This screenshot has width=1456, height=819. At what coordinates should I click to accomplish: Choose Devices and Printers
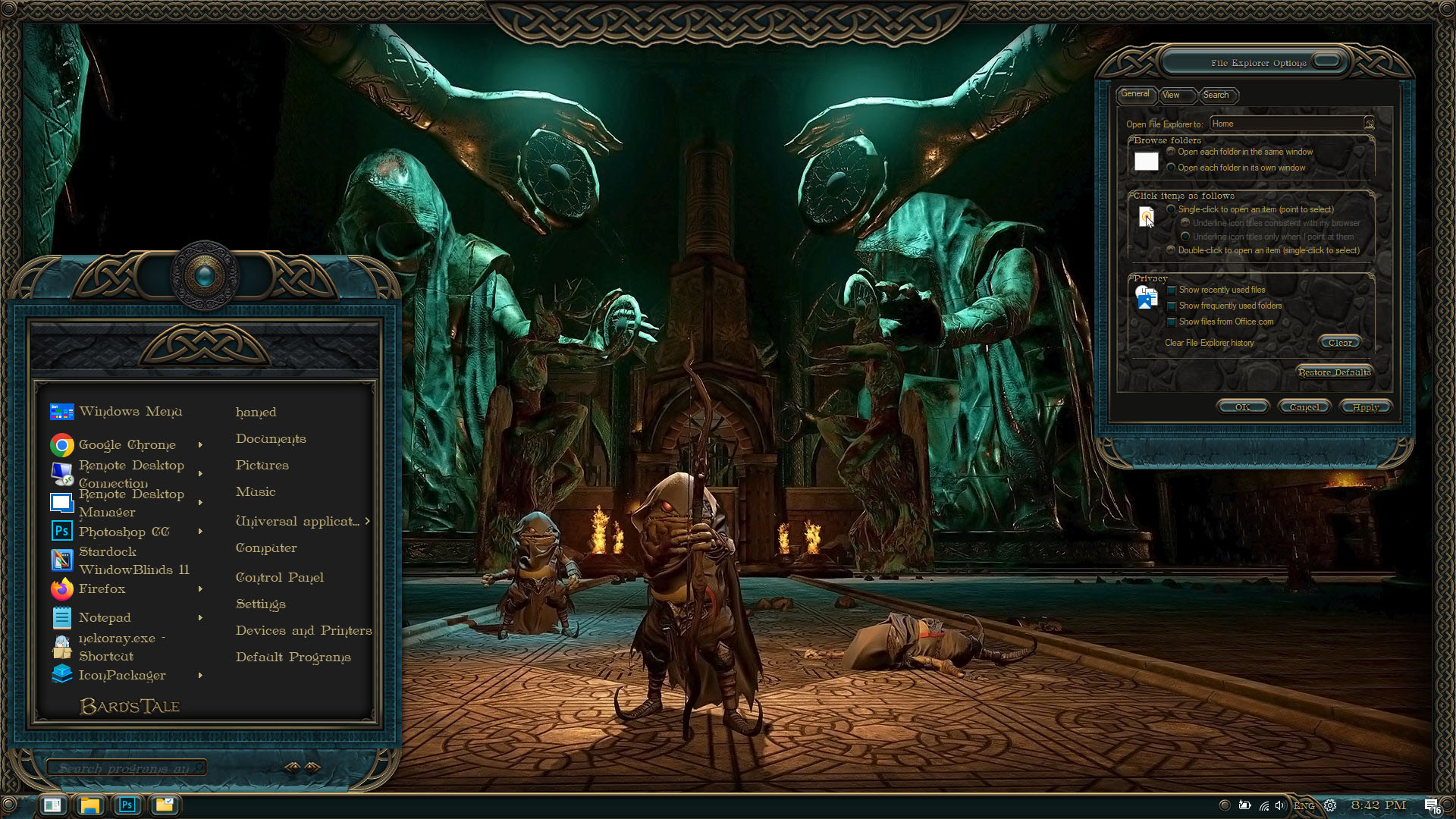tap(303, 631)
